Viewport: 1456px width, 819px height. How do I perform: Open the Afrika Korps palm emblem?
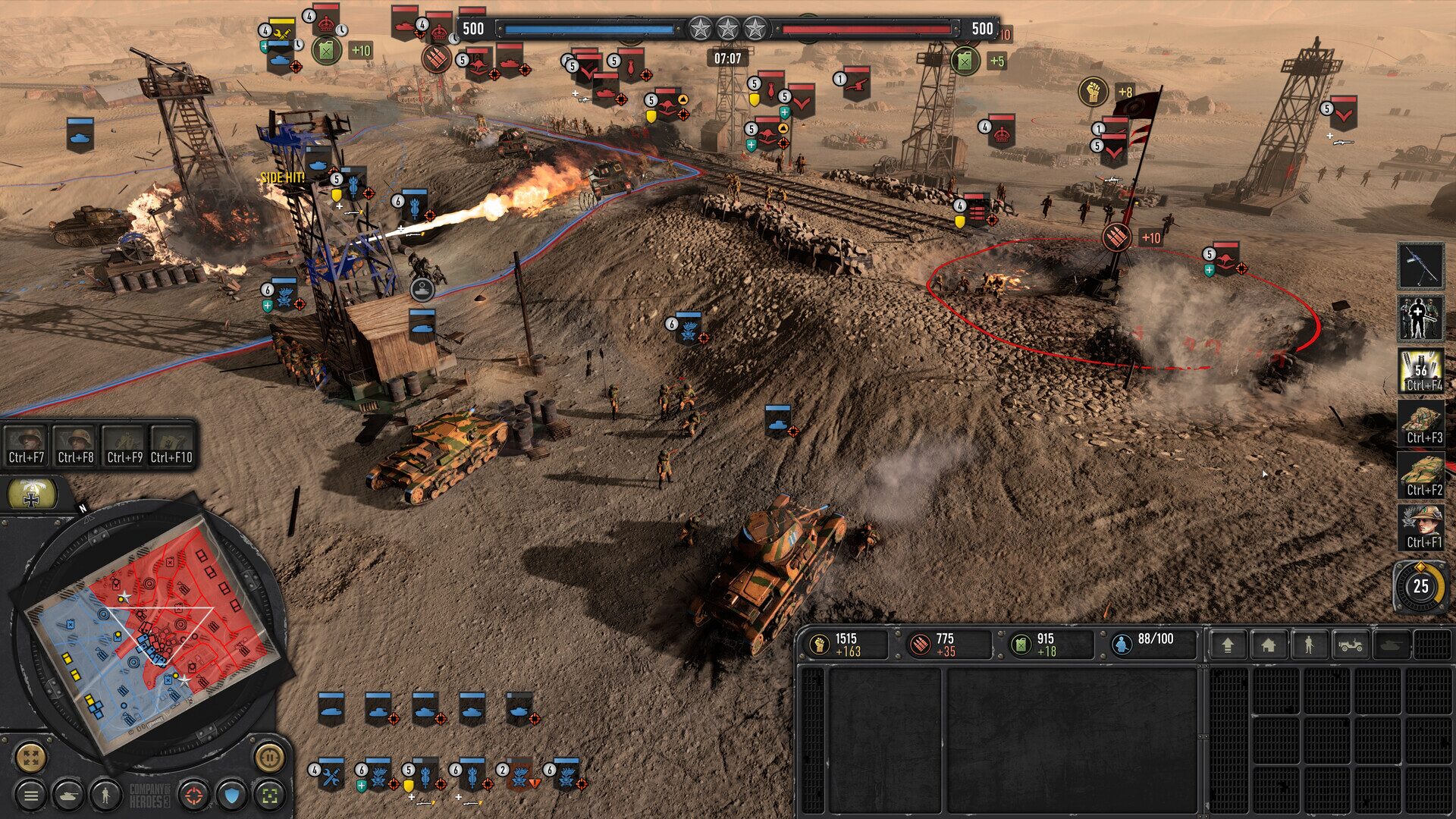click(31, 494)
